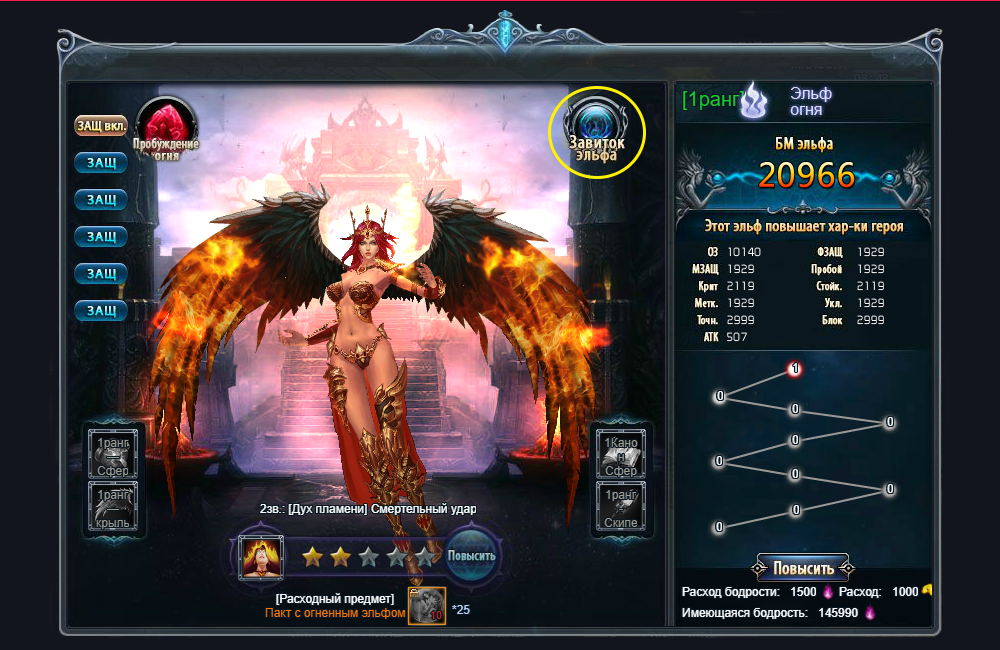Image resolution: width=1000 pixels, height=650 pixels.
Task: Click the Пакт с огненным эльфом orange link
Action: coord(335,613)
